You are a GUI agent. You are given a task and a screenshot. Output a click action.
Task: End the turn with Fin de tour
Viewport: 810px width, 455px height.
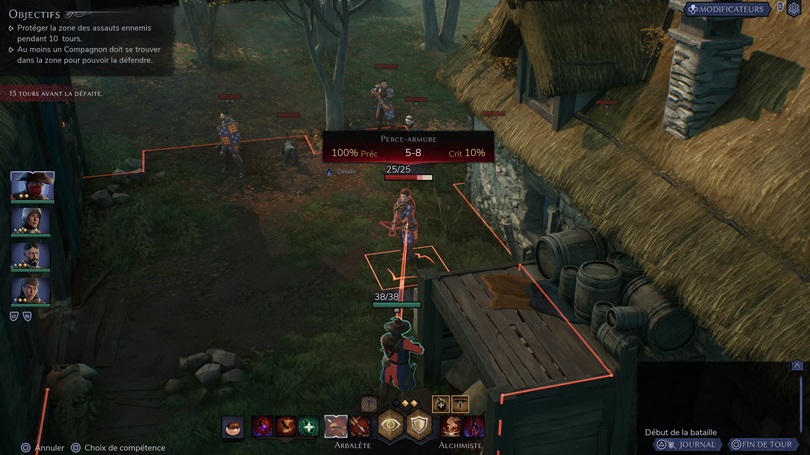pyautogui.click(x=764, y=444)
